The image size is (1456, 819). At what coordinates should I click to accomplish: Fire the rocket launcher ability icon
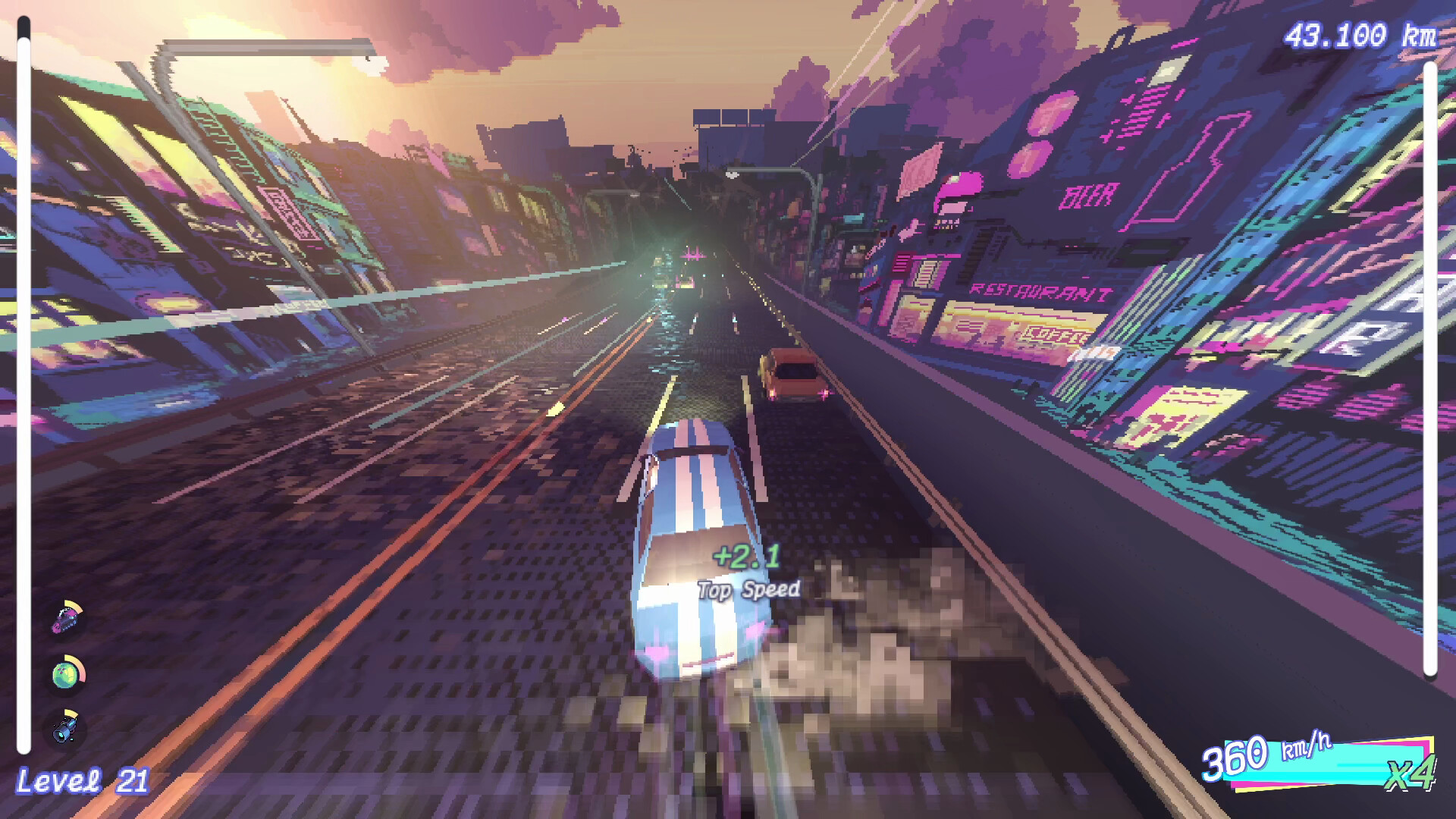pos(63,728)
